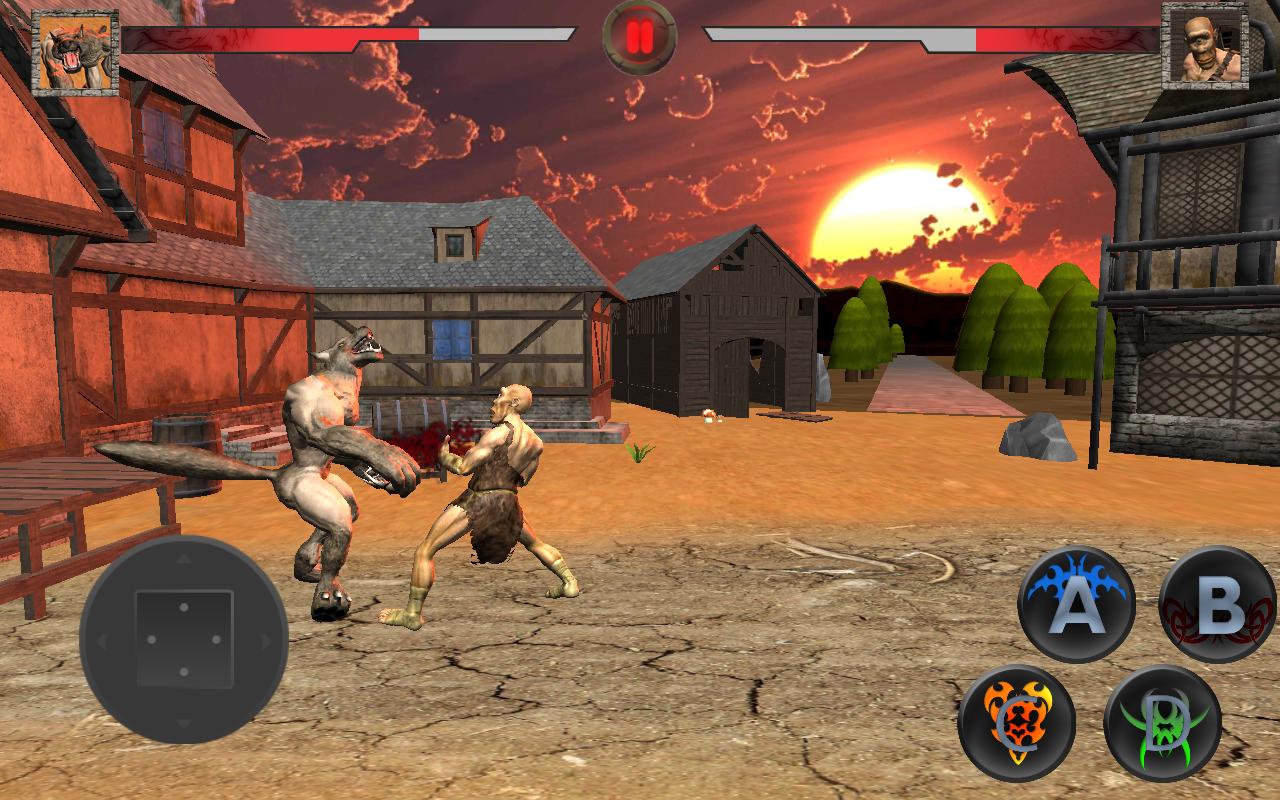This screenshot has width=1280, height=800.
Task: Click the virtual joystick movement pad
Action: 184,640
